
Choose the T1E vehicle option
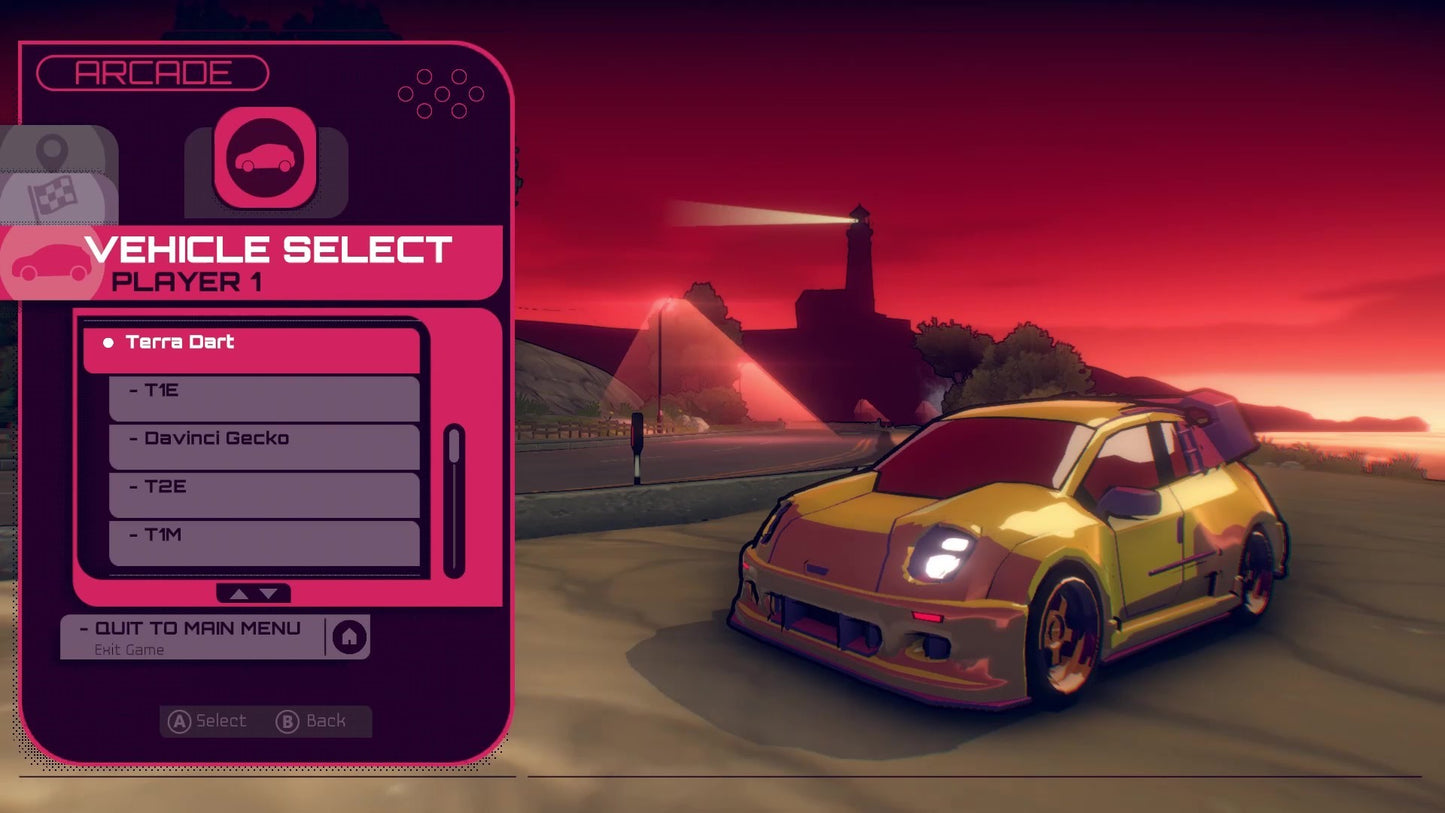click(263, 396)
